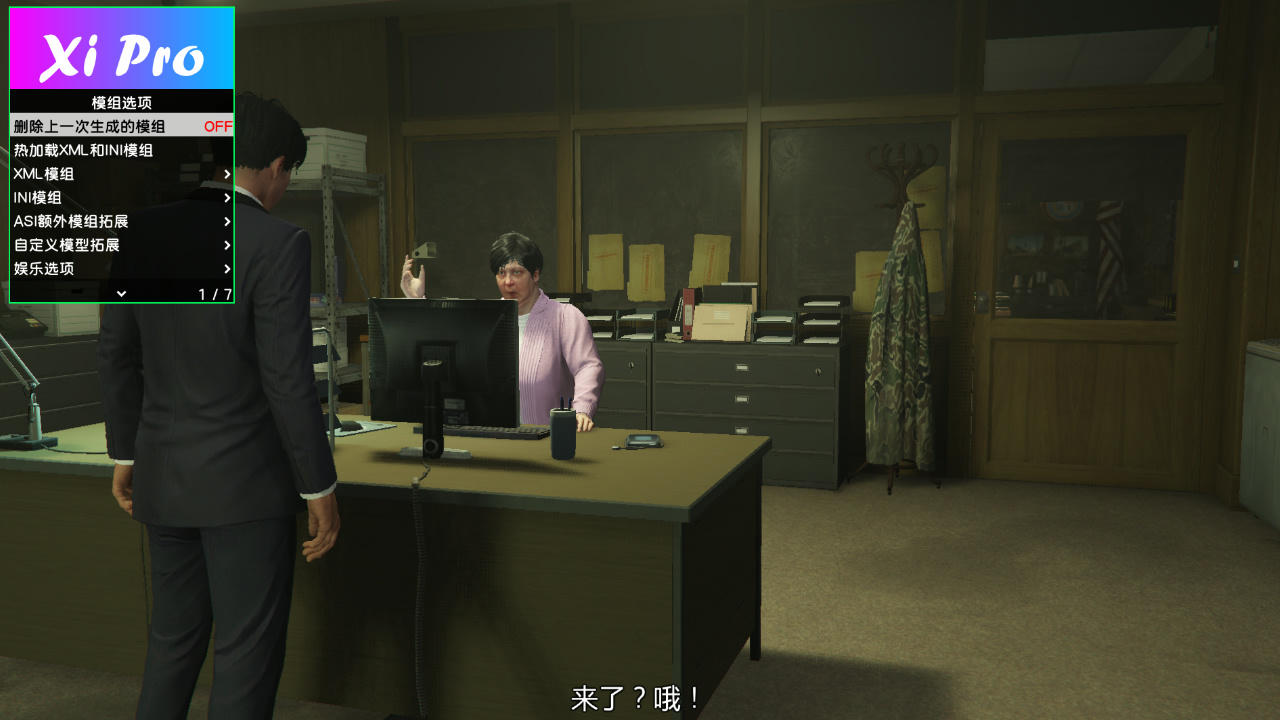This screenshot has height=720, width=1280.
Task: Select the 模组选项 header
Action: click(x=120, y=103)
